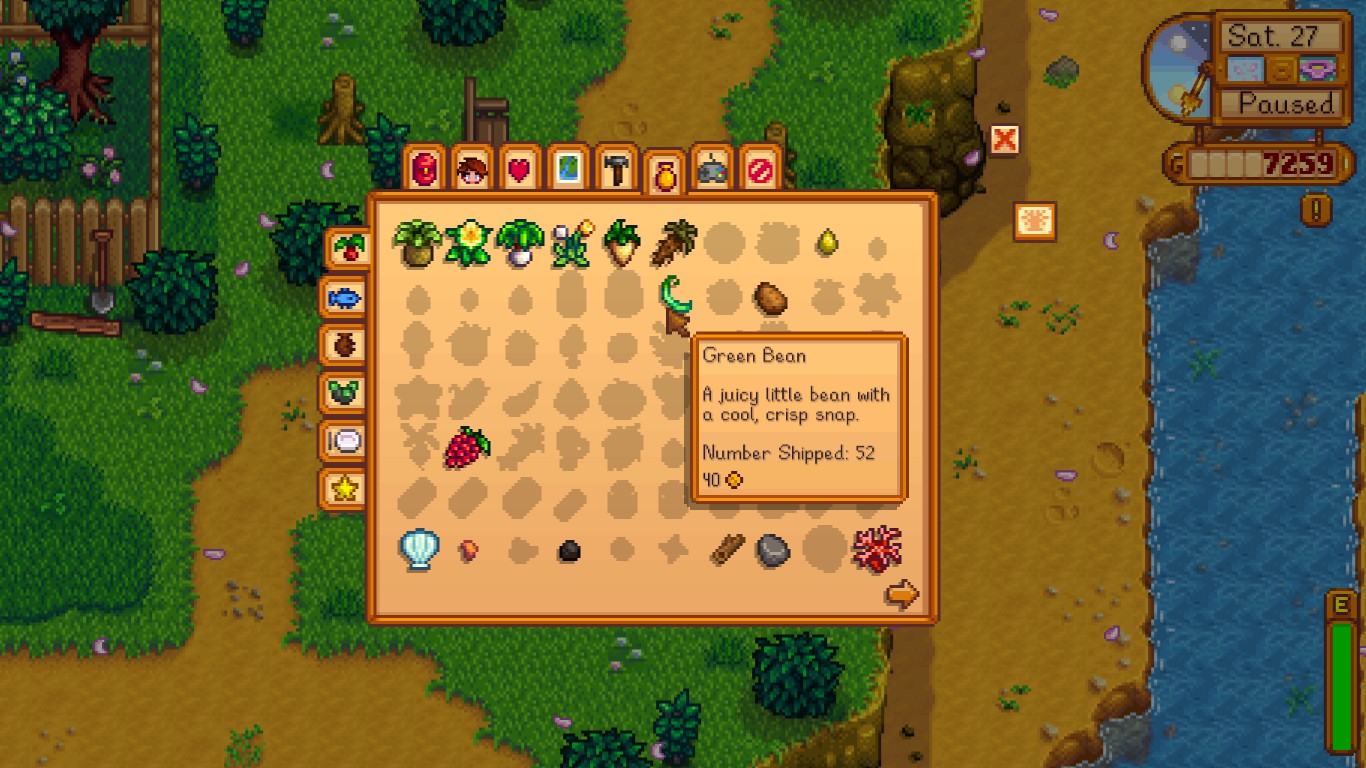Switch to the character skills tab
The height and width of the screenshot is (768, 1366).
point(471,171)
